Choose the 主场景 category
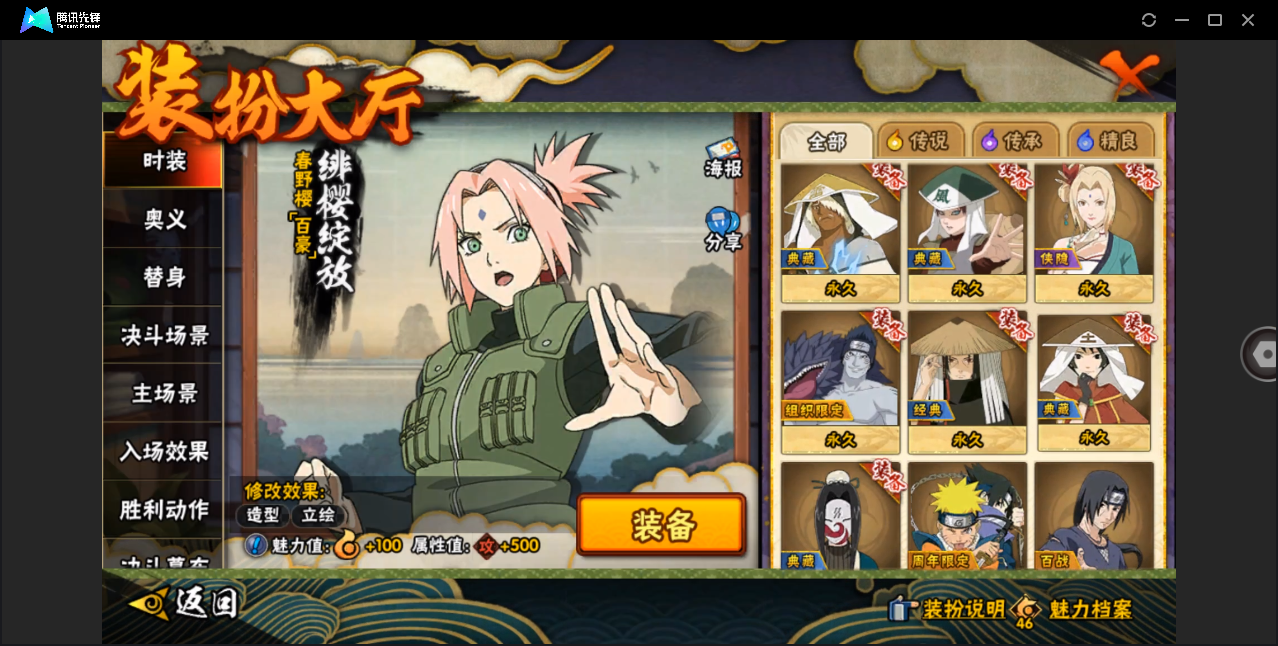 [163, 393]
